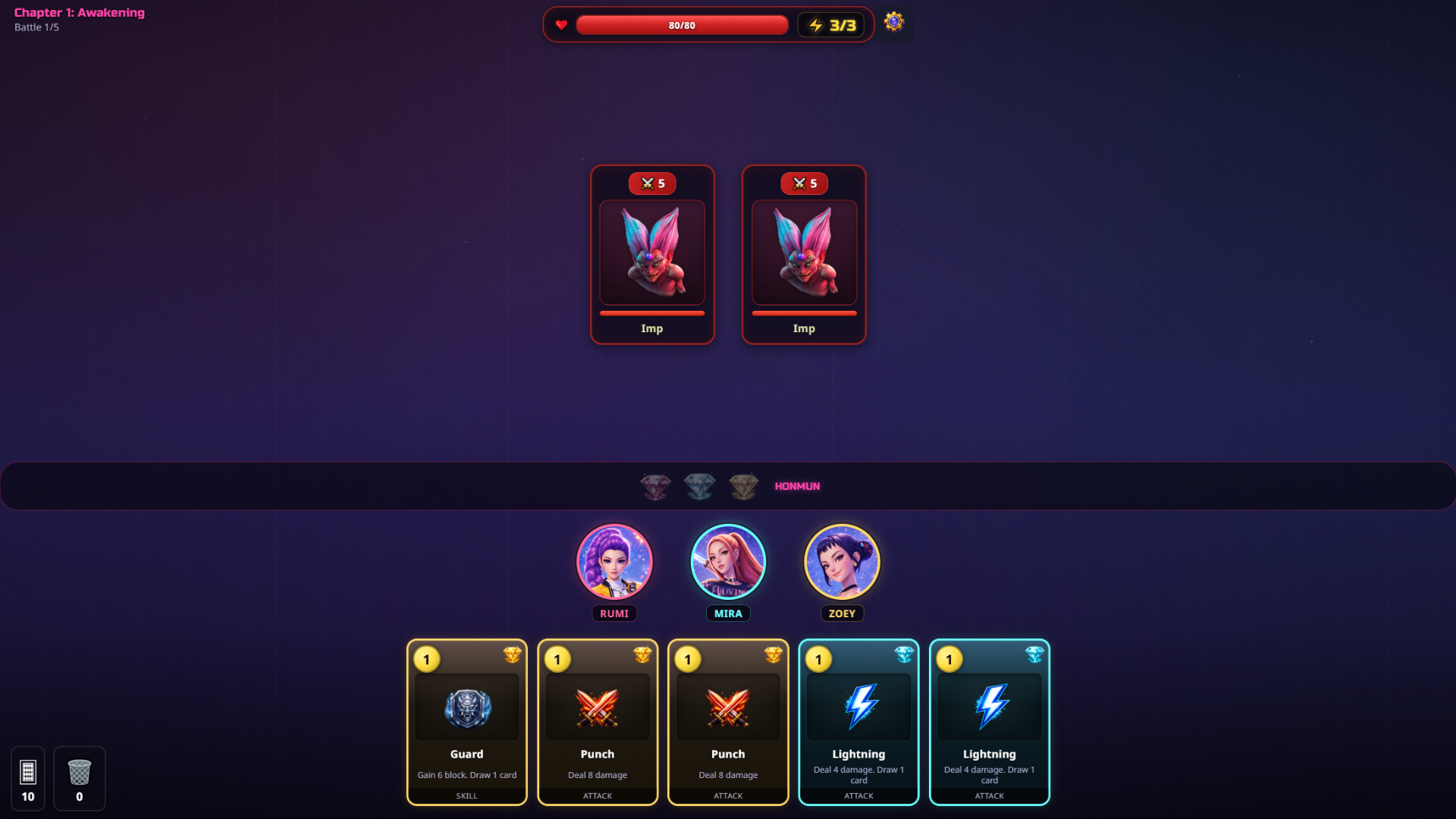
Task: Select Zoey's character portrait
Action: point(842,562)
